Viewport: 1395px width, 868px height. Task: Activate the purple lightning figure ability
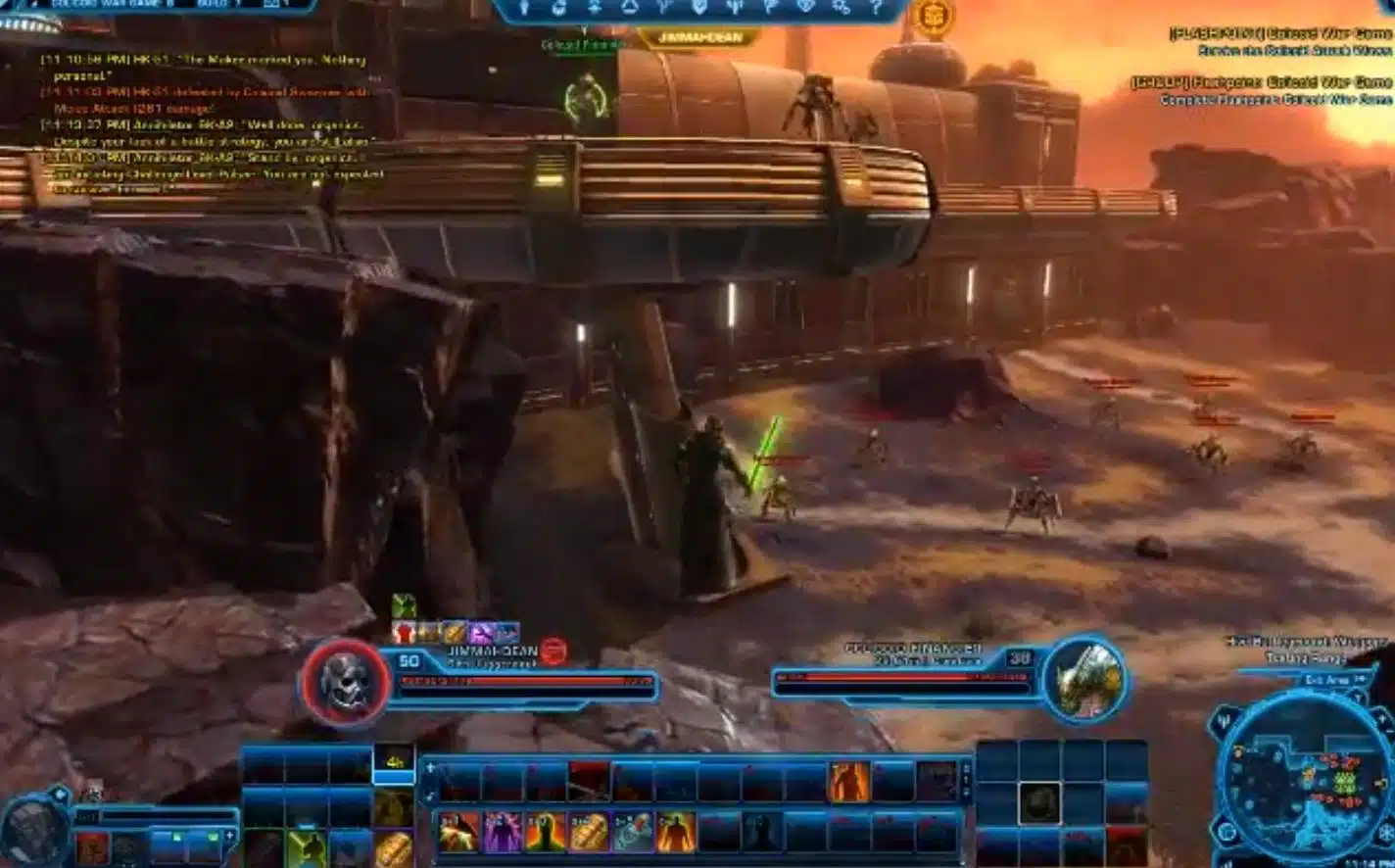point(502,833)
